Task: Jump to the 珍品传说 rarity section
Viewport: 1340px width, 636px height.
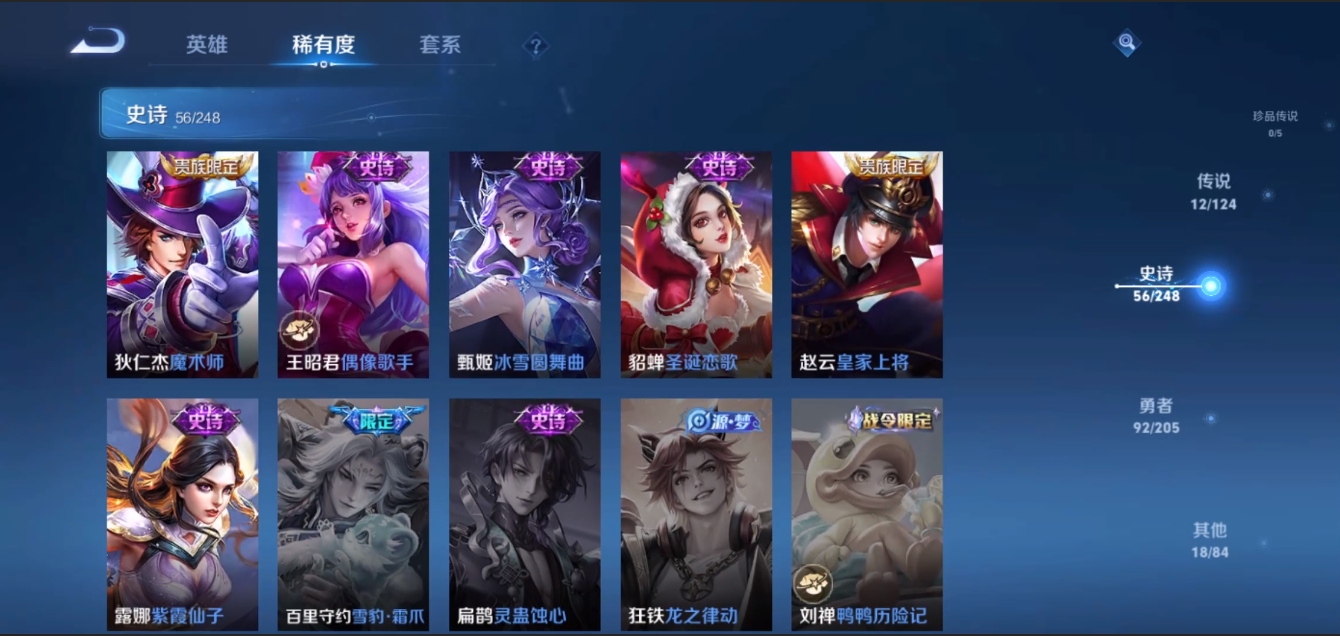Action: tap(1275, 123)
